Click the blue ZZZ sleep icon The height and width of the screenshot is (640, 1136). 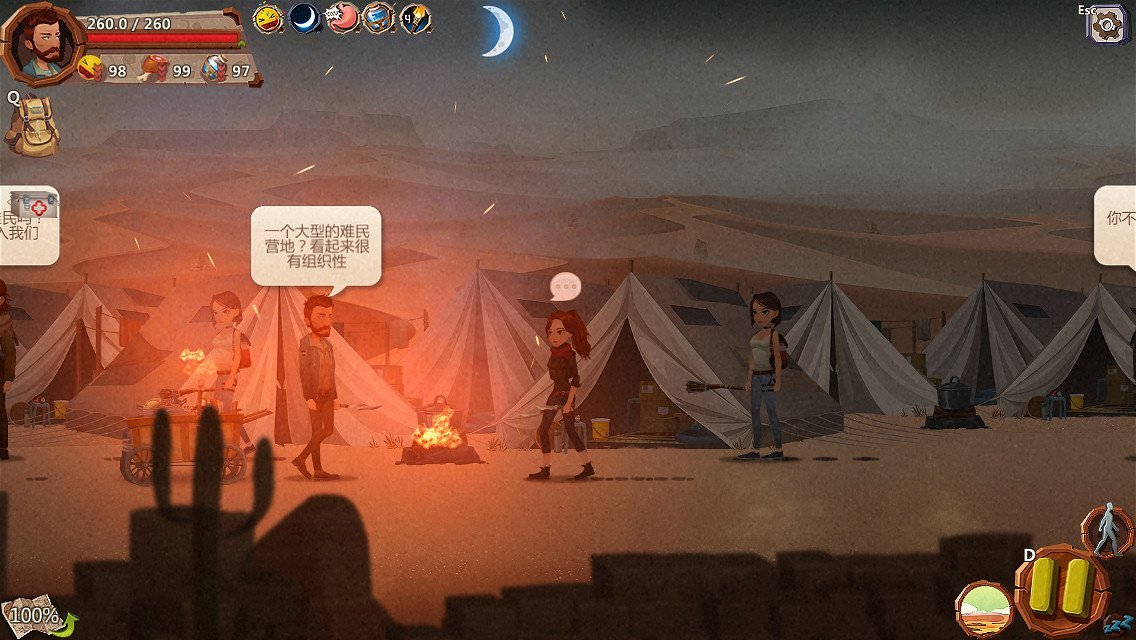1118,625
